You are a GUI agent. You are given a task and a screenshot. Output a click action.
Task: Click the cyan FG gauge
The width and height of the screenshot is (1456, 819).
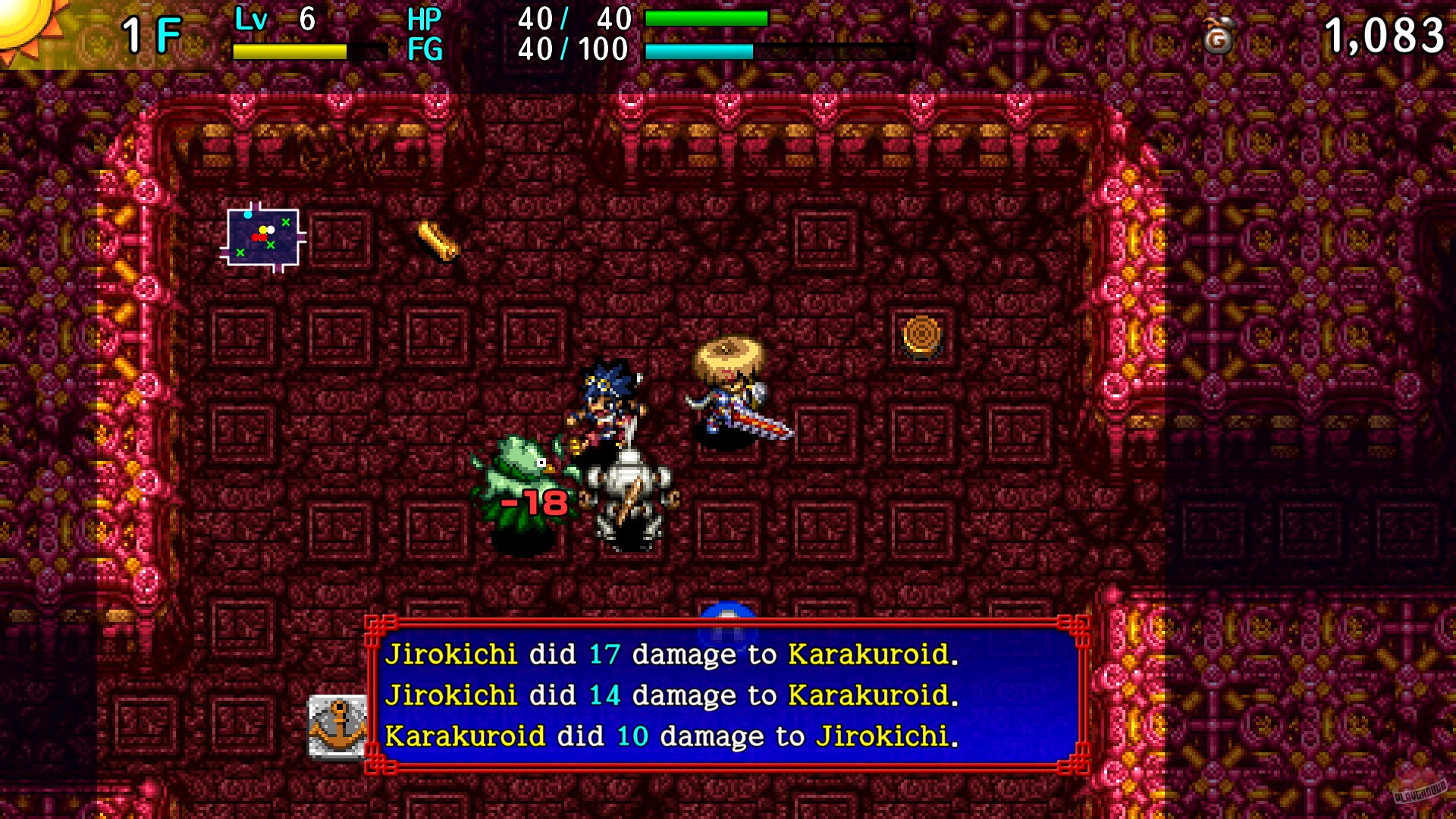pyautogui.click(x=698, y=53)
